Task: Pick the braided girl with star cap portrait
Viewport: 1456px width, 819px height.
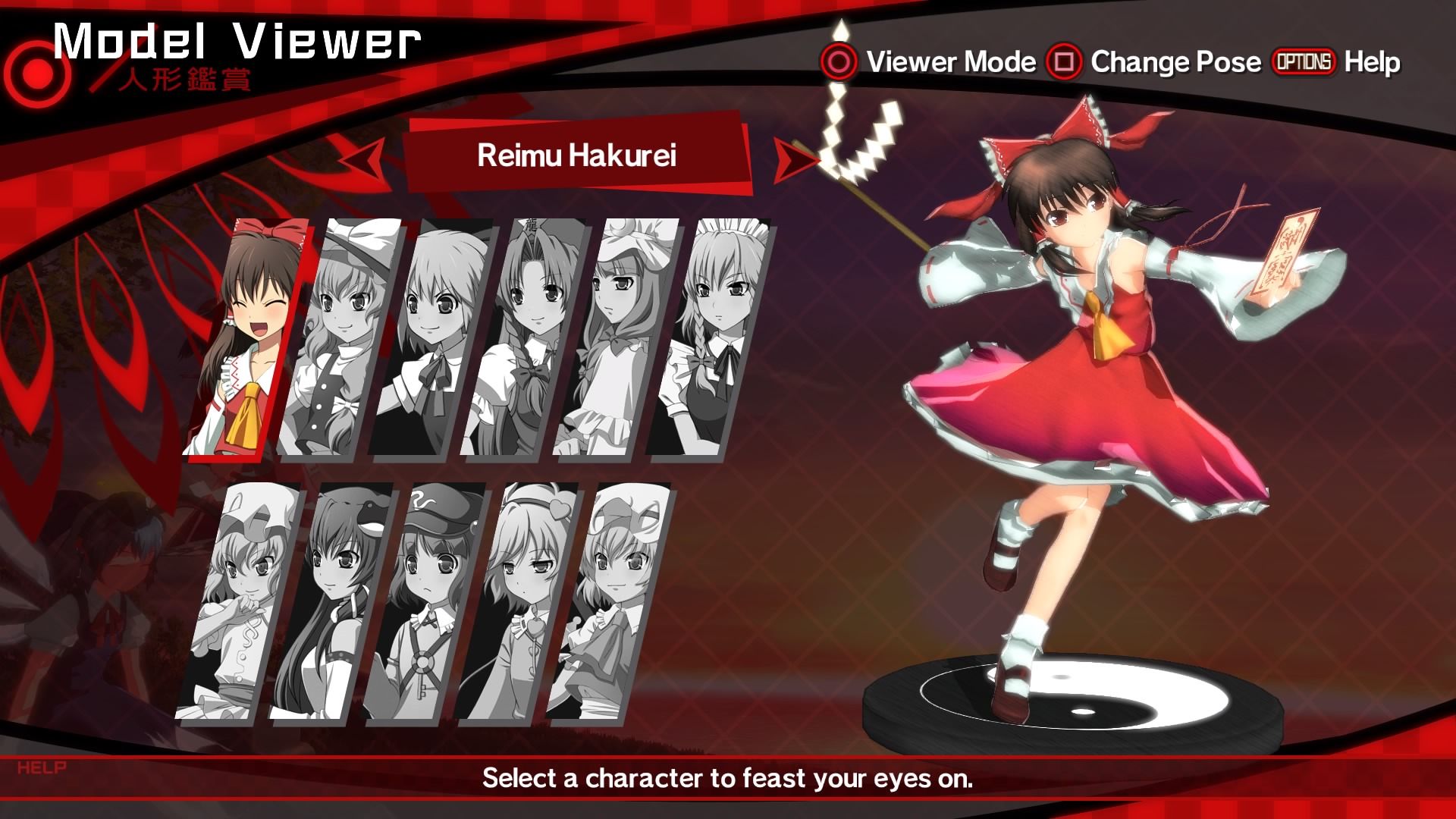Action: click(523, 338)
